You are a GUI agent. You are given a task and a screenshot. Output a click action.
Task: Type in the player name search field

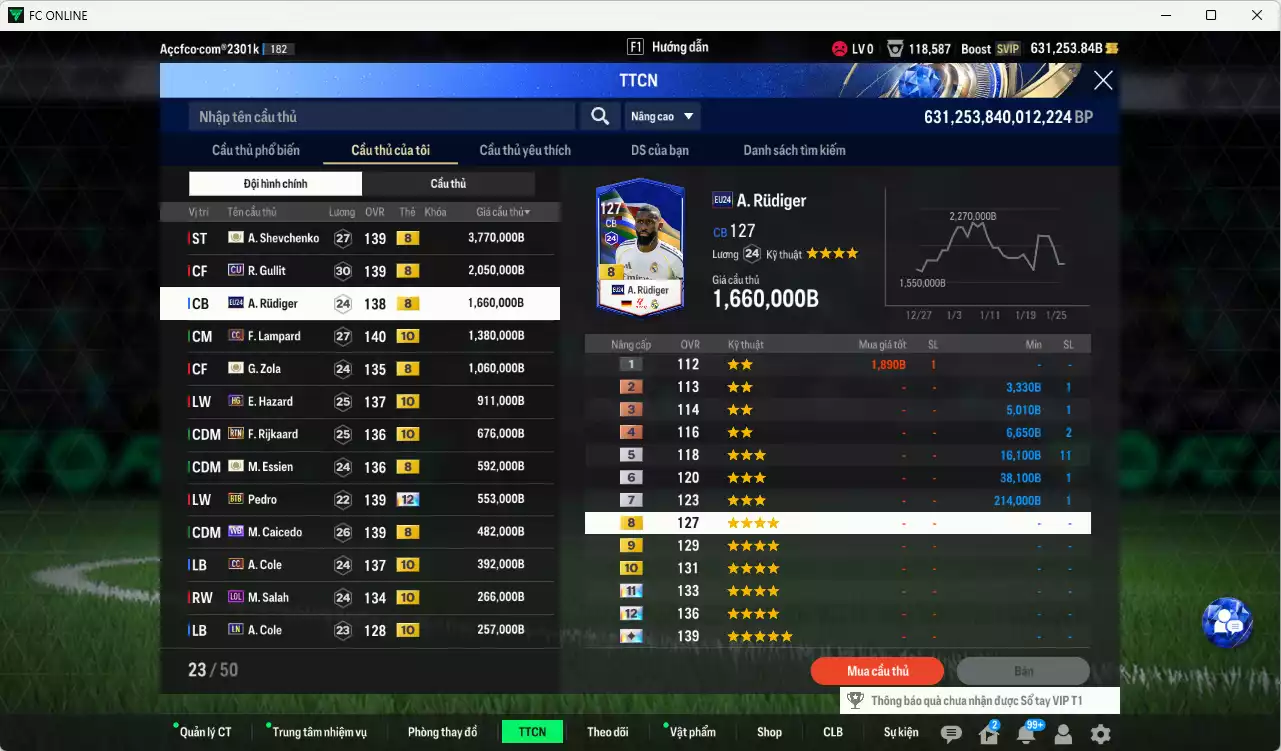(382, 117)
